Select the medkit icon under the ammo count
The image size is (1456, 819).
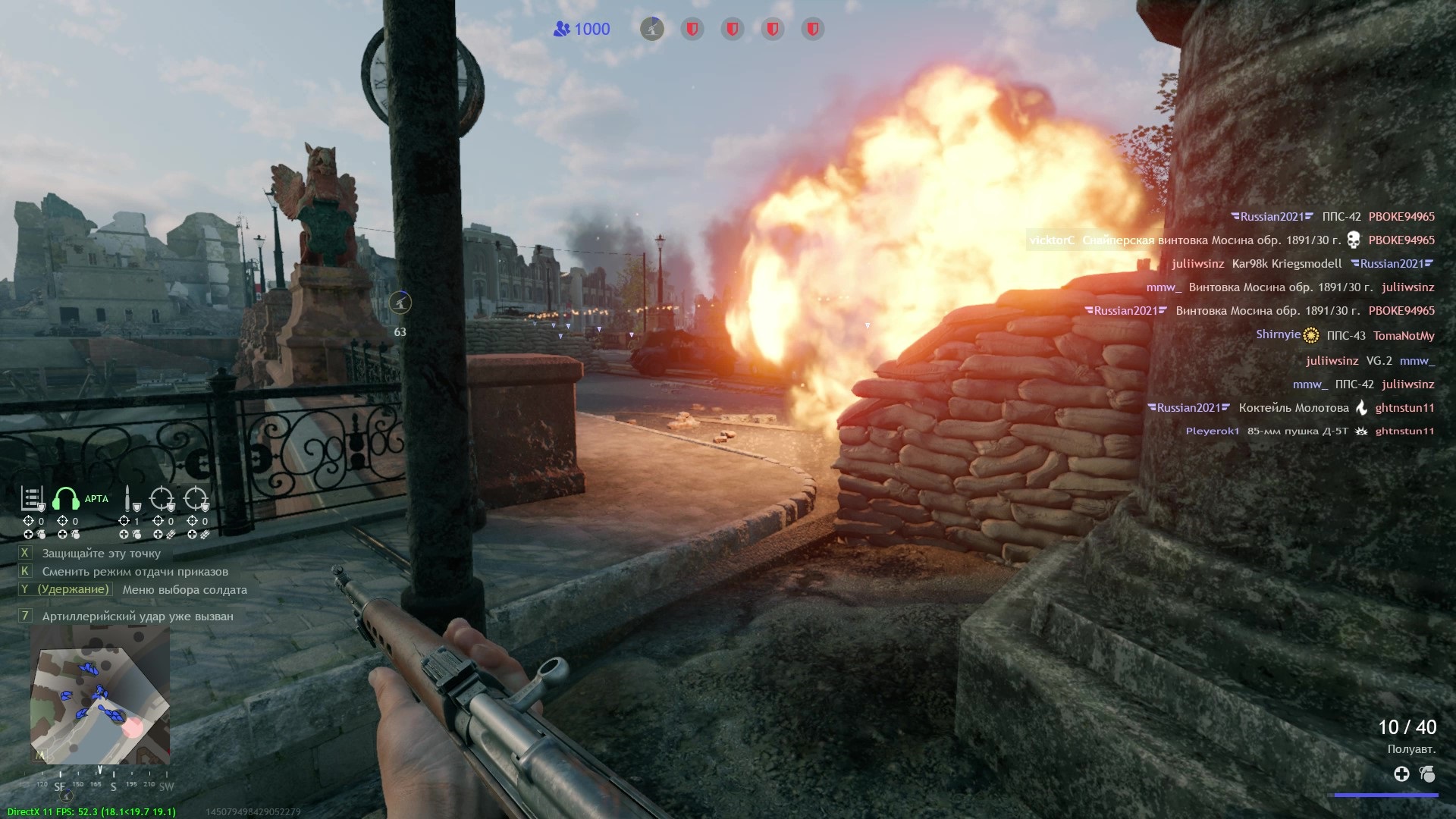1401,774
